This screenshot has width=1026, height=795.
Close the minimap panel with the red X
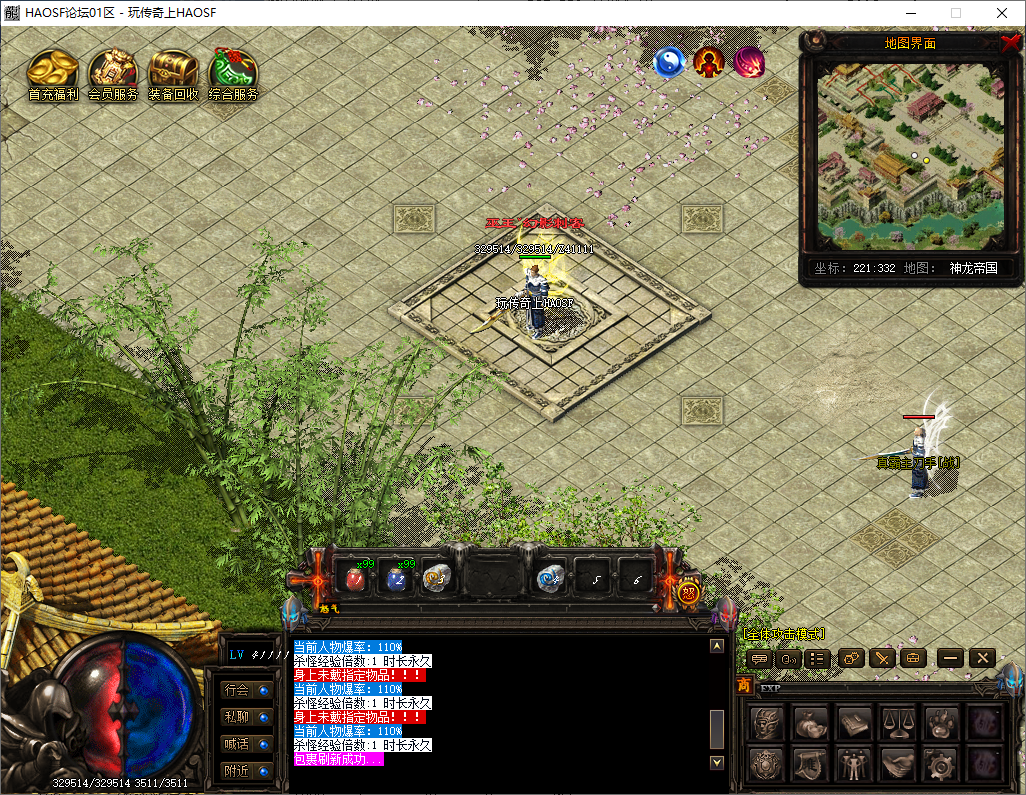point(1010,43)
